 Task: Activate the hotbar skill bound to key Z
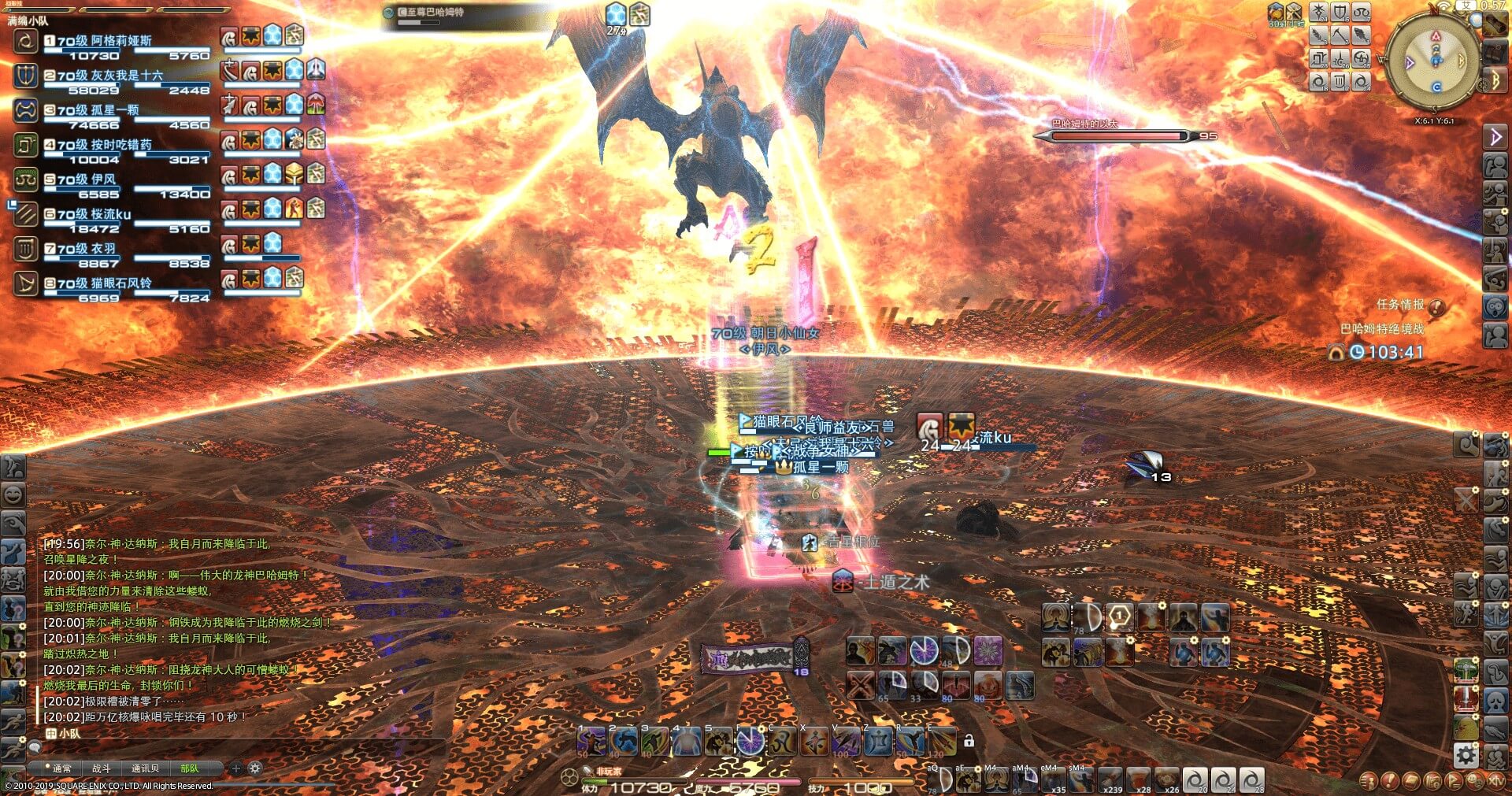coord(878,742)
